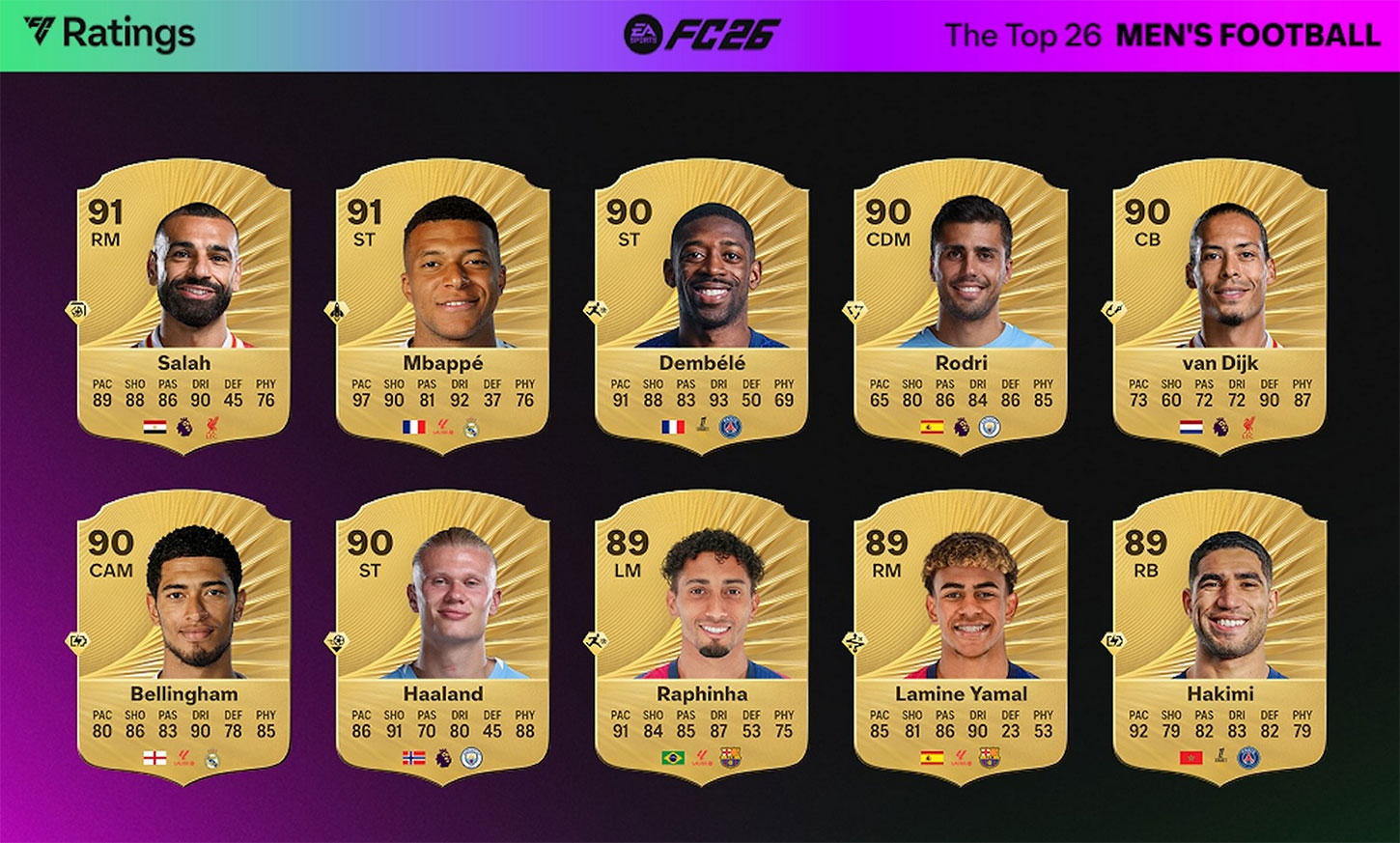1400x843 pixels.
Task: Choose the Bellingham 90 CAM card
Action: tap(183, 633)
